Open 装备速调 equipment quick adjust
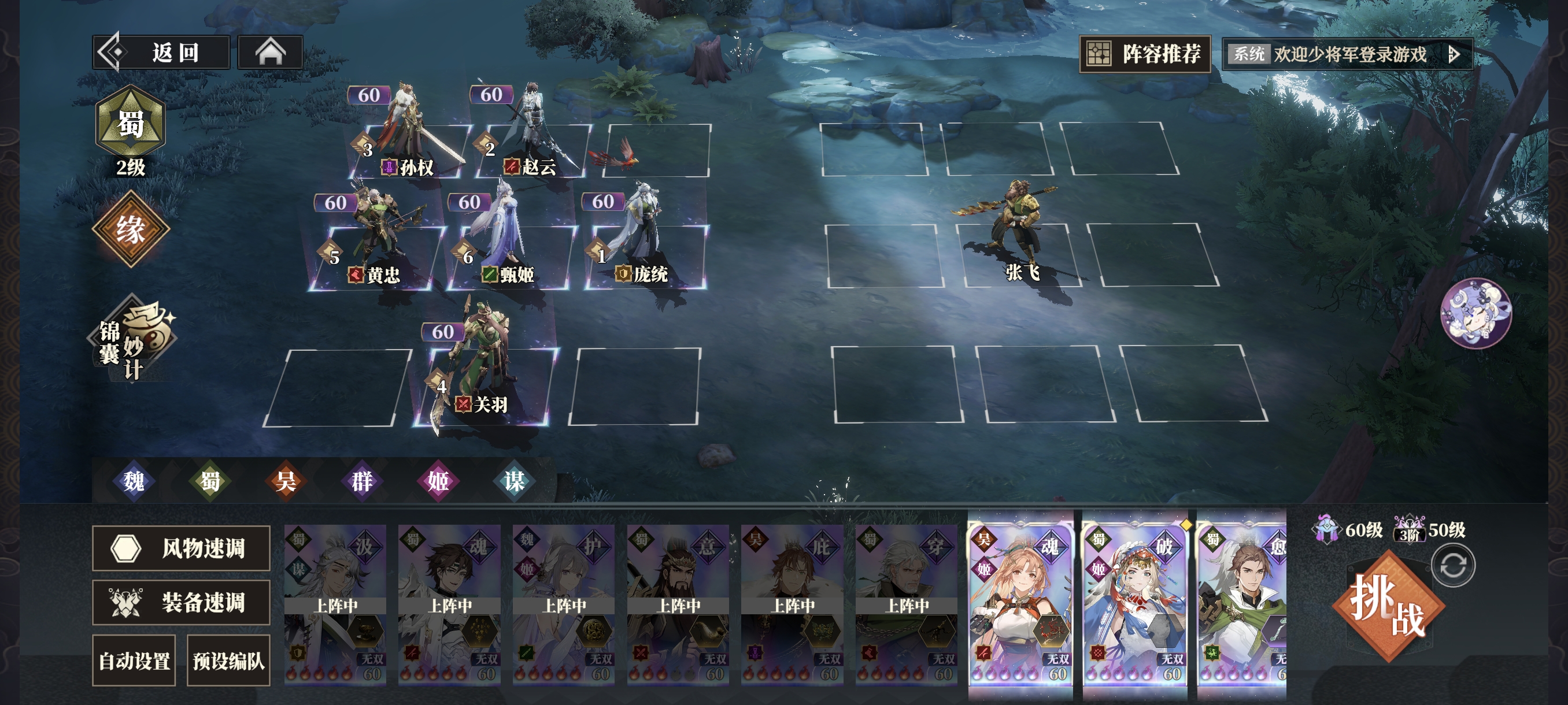The width and height of the screenshot is (1568, 705). tap(181, 602)
